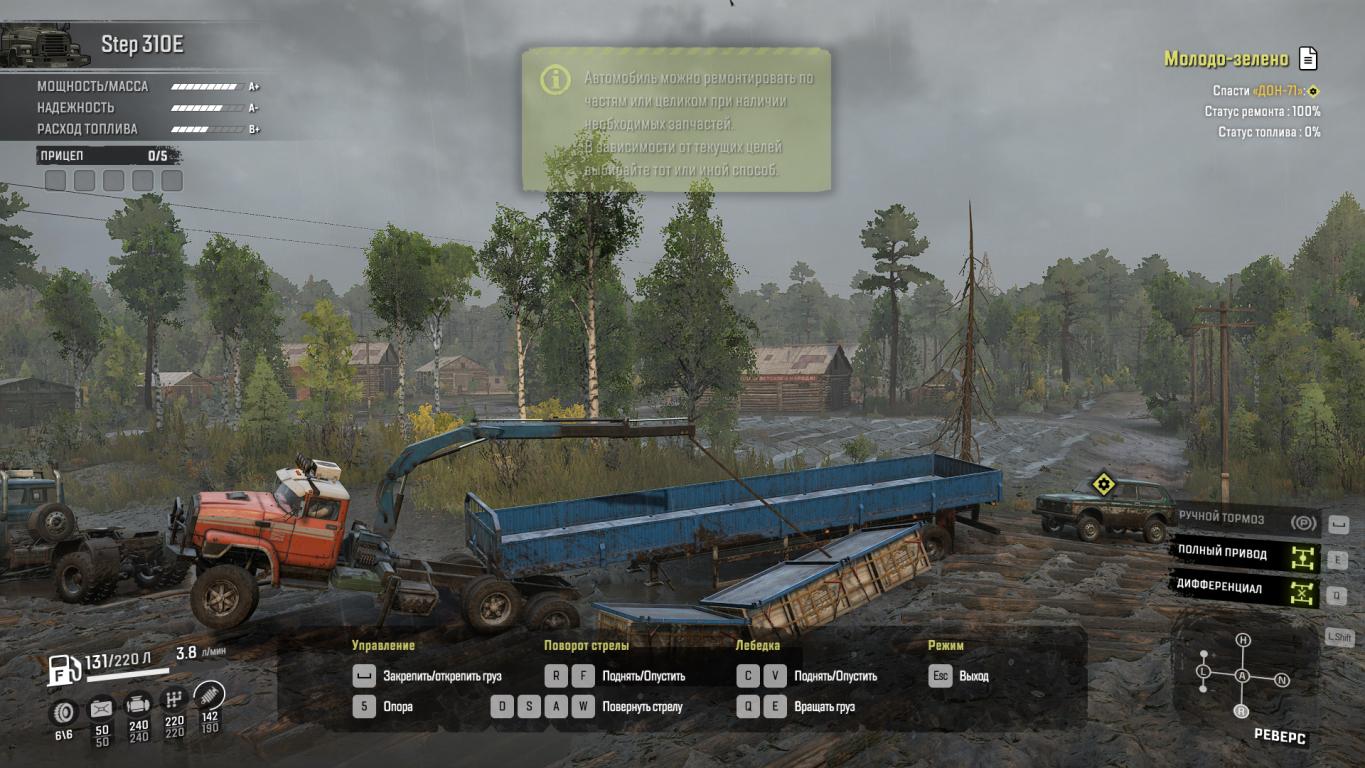Toggle ПОЛНЫЙ ПРИВОД all-wheel drive
This screenshot has height=768, width=1365.
point(1302,557)
